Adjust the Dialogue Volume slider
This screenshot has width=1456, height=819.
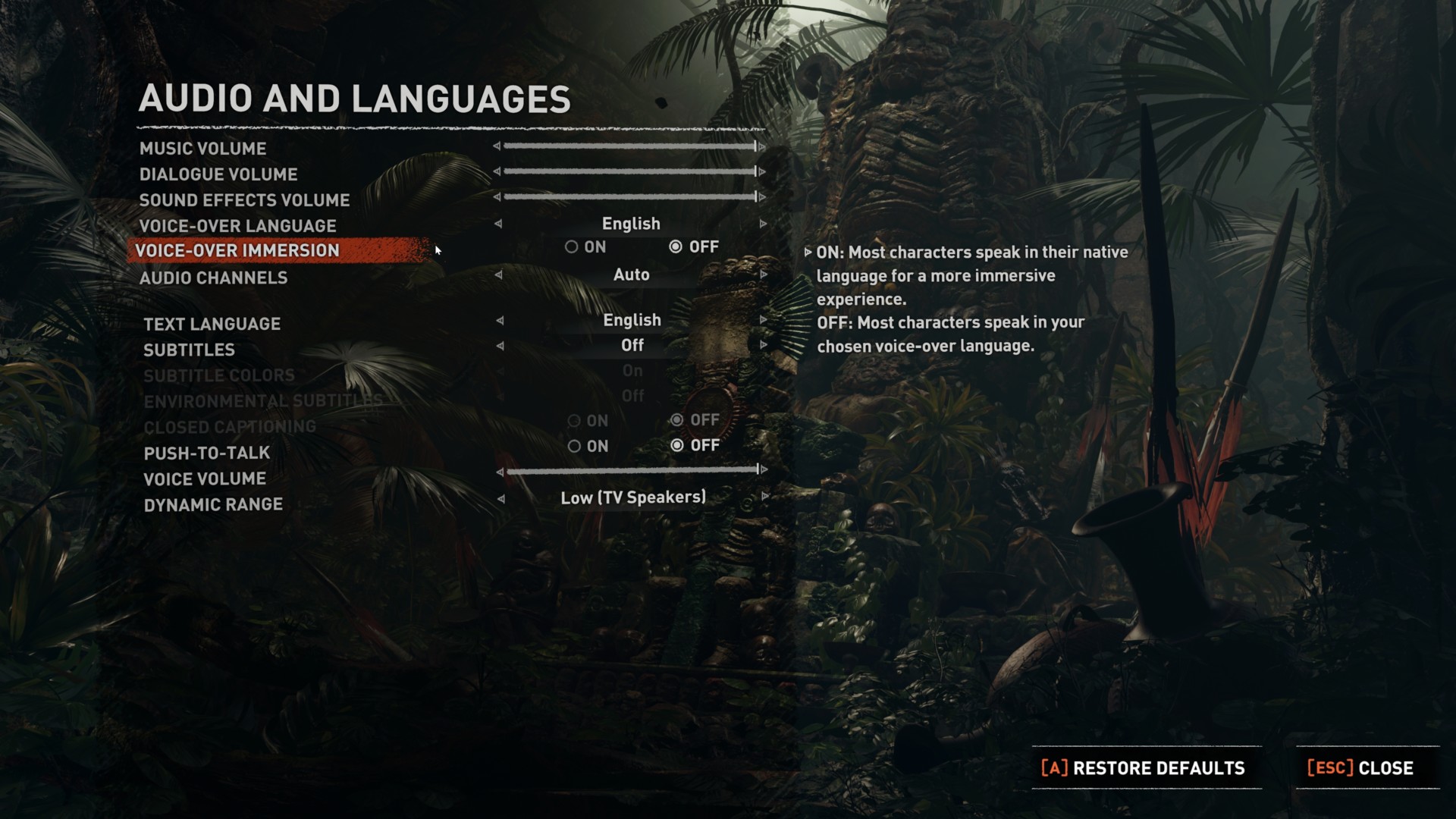tap(629, 172)
